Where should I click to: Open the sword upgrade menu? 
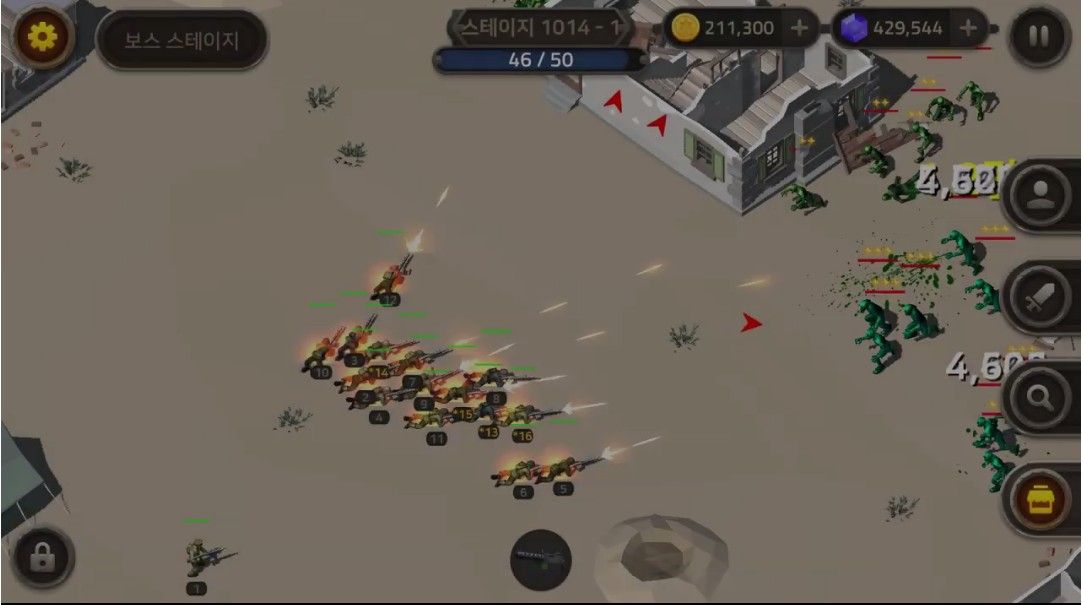[1039, 297]
